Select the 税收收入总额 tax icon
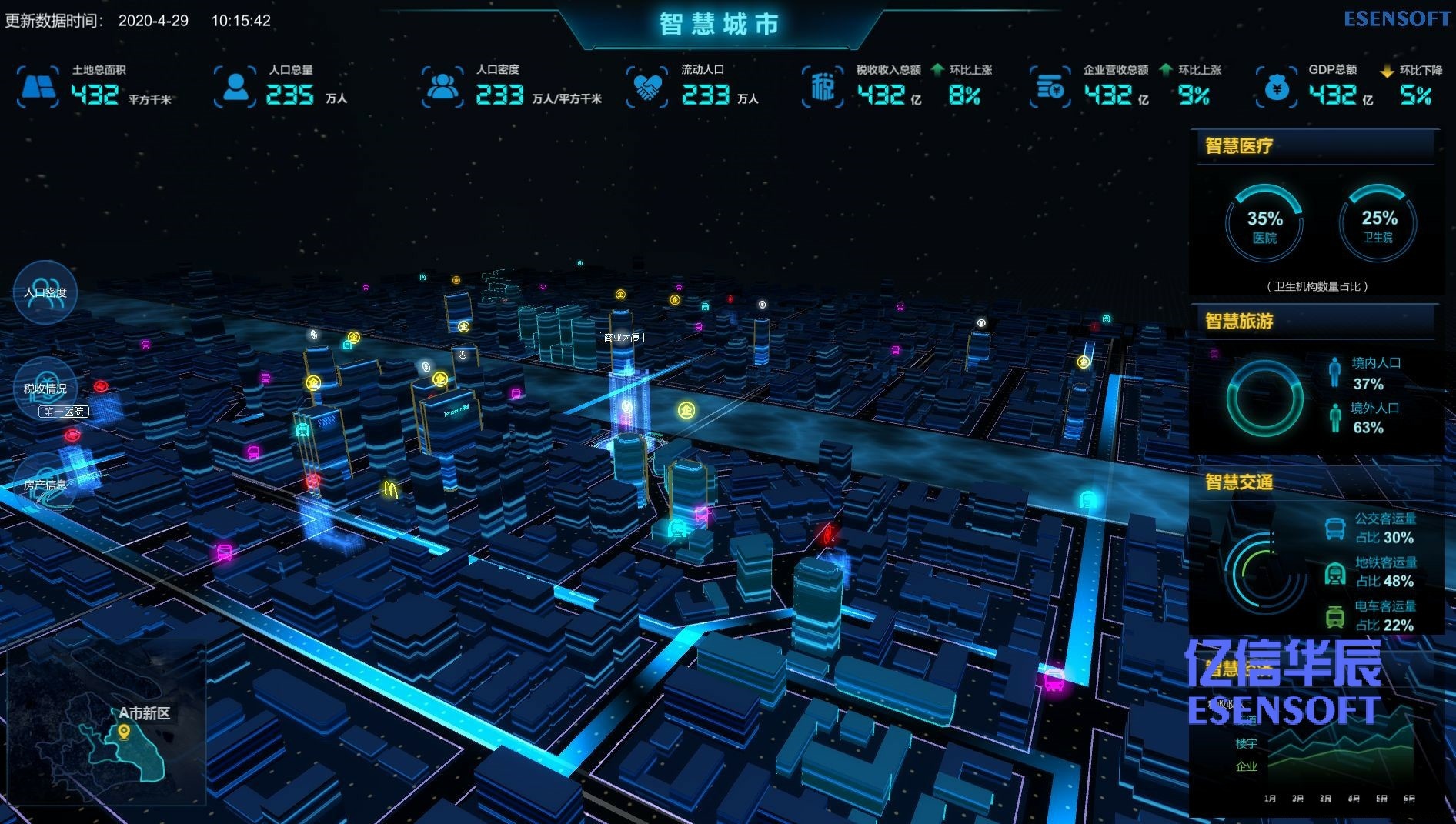 tap(823, 87)
